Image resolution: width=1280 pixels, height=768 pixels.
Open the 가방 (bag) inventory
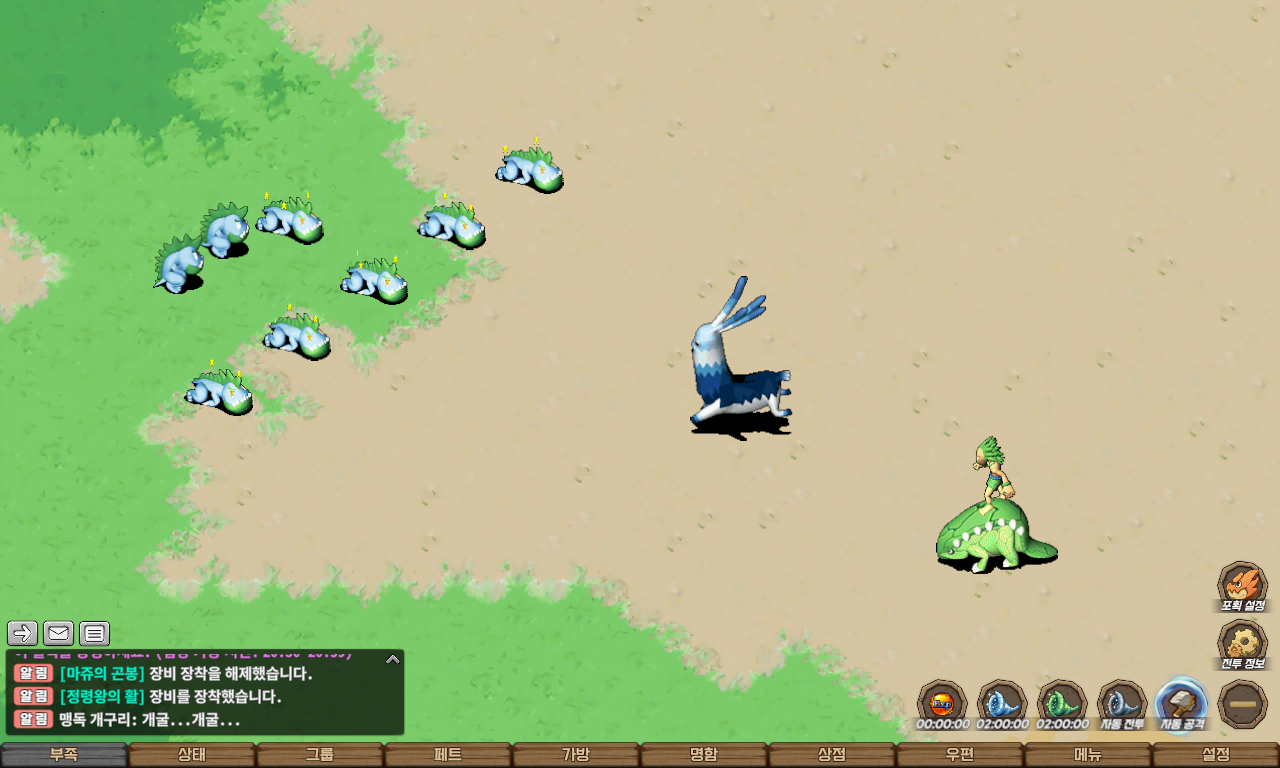click(x=576, y=755)
